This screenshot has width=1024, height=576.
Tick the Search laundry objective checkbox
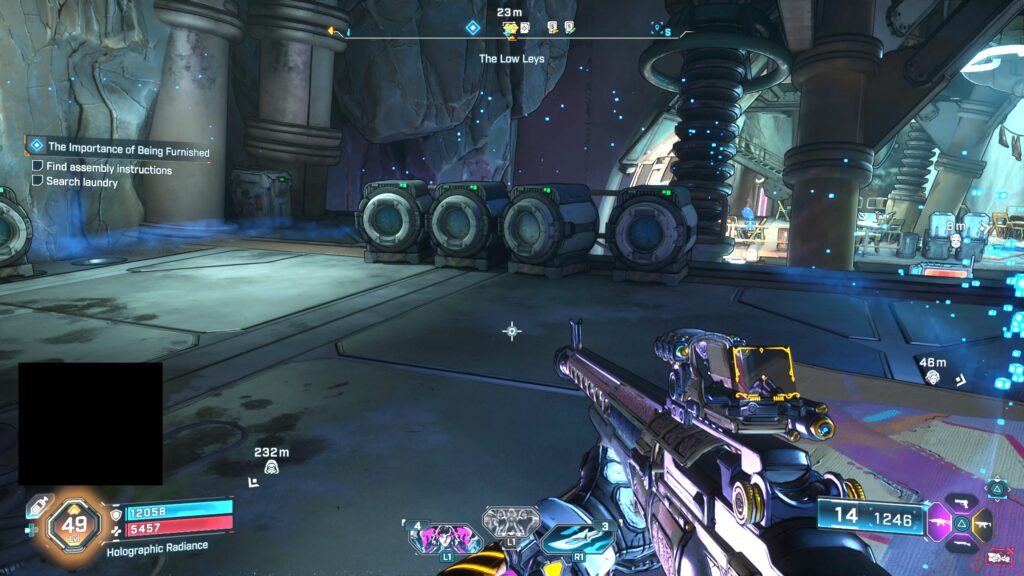tap(38, 181)
